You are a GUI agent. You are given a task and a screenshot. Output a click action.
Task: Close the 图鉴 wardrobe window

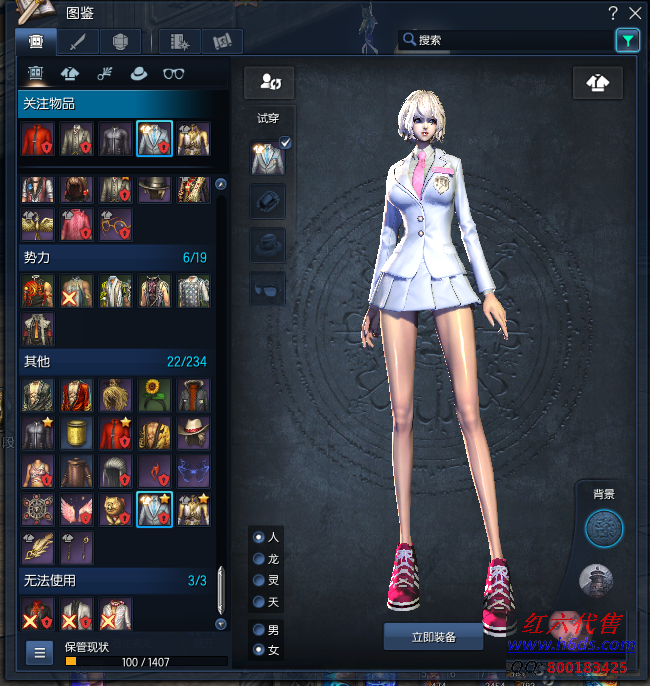[x=634, y=13]
